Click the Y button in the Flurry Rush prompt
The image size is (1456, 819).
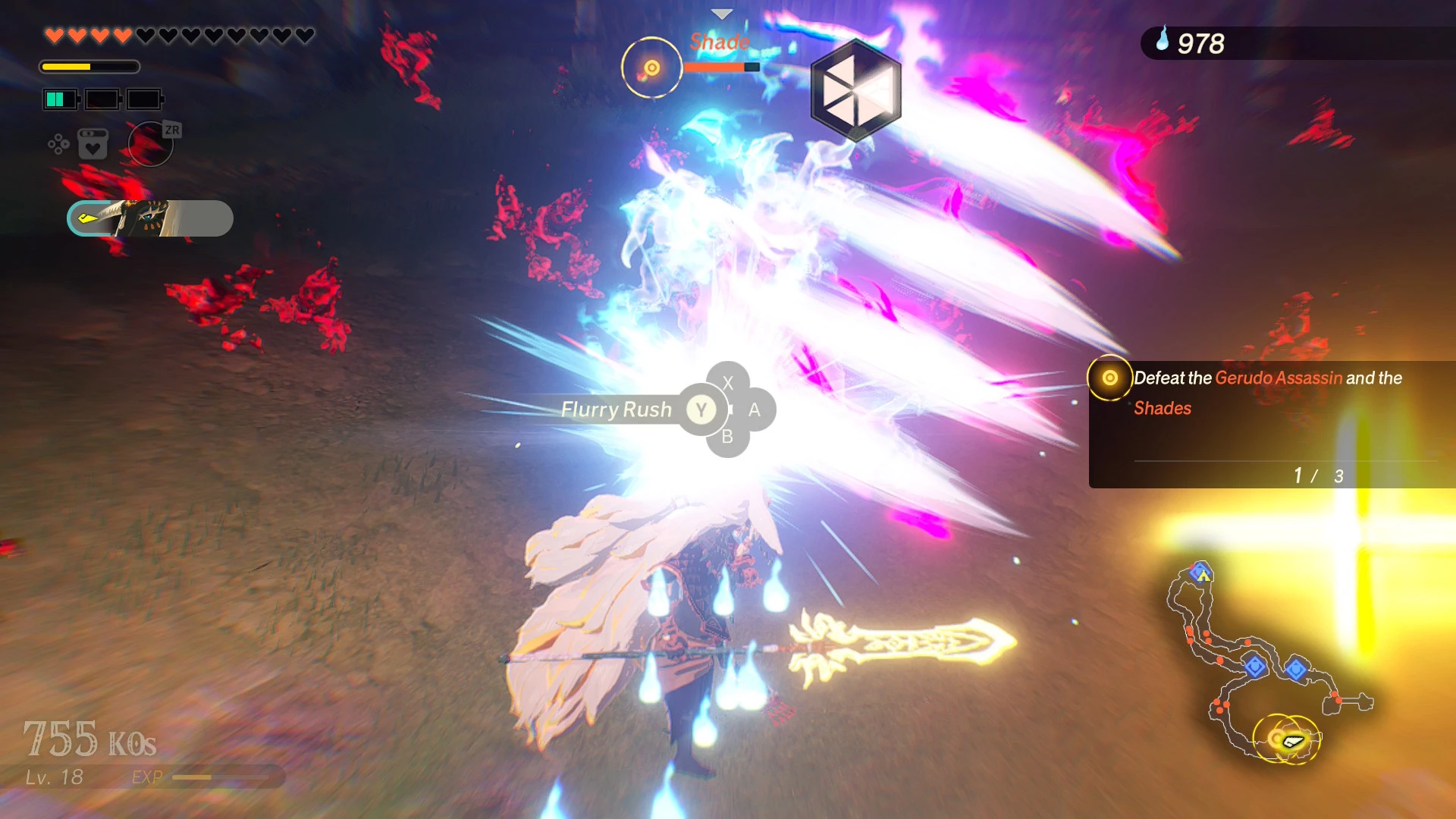click(701, 409)
